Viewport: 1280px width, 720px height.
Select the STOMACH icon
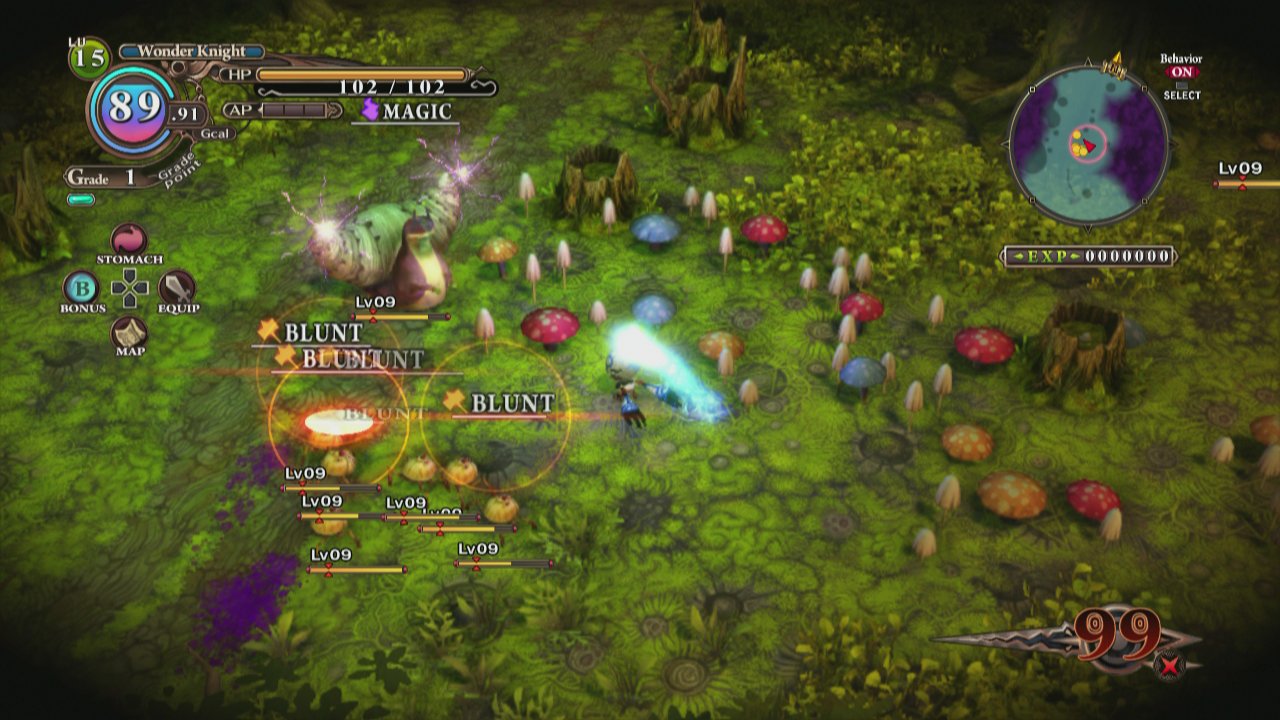[127, 239]
